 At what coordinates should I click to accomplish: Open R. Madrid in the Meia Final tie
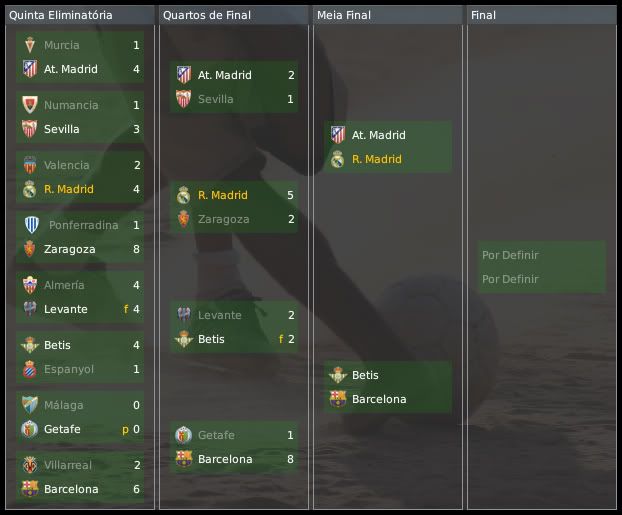(376, 159)
